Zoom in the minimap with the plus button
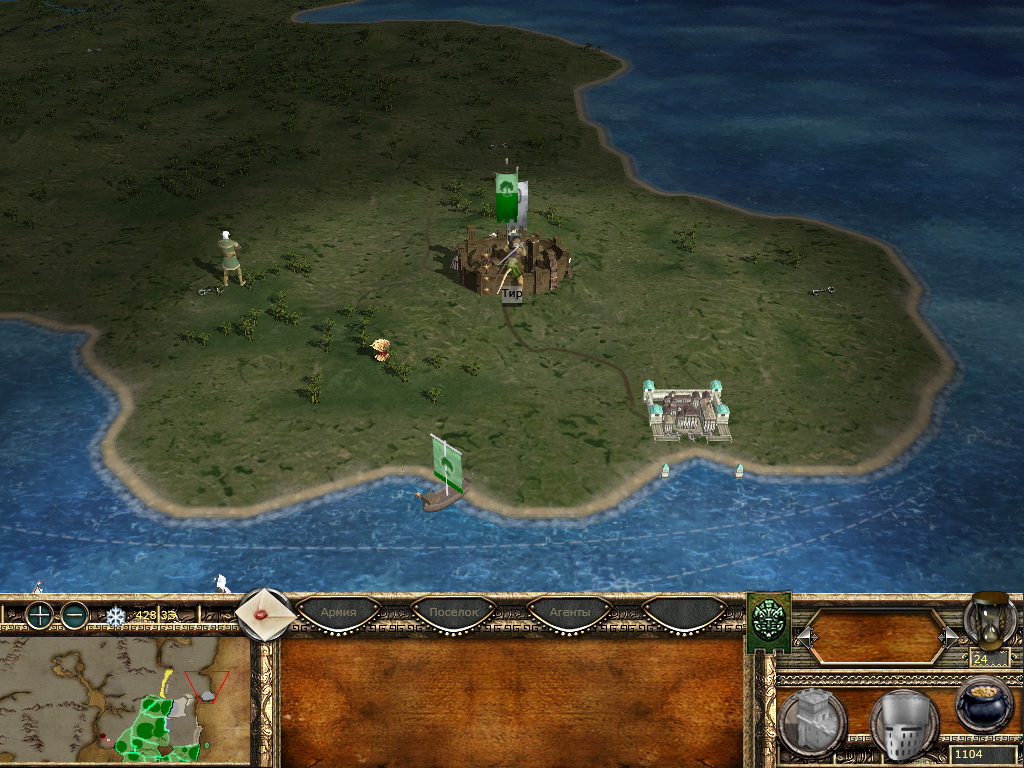The height and width of the screenshot is (768, 1024). [39, 615]
